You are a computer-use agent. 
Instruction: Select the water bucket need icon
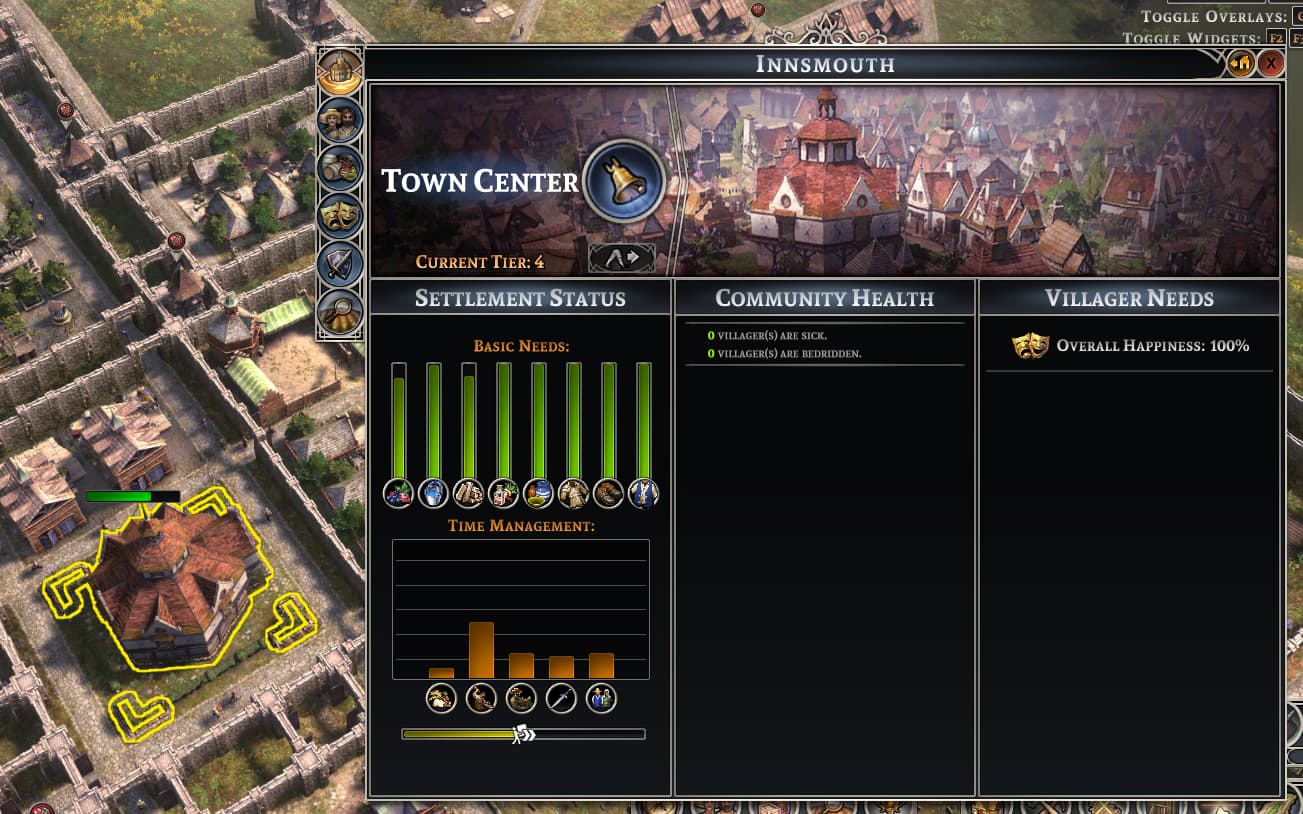[x=433, y=493]
